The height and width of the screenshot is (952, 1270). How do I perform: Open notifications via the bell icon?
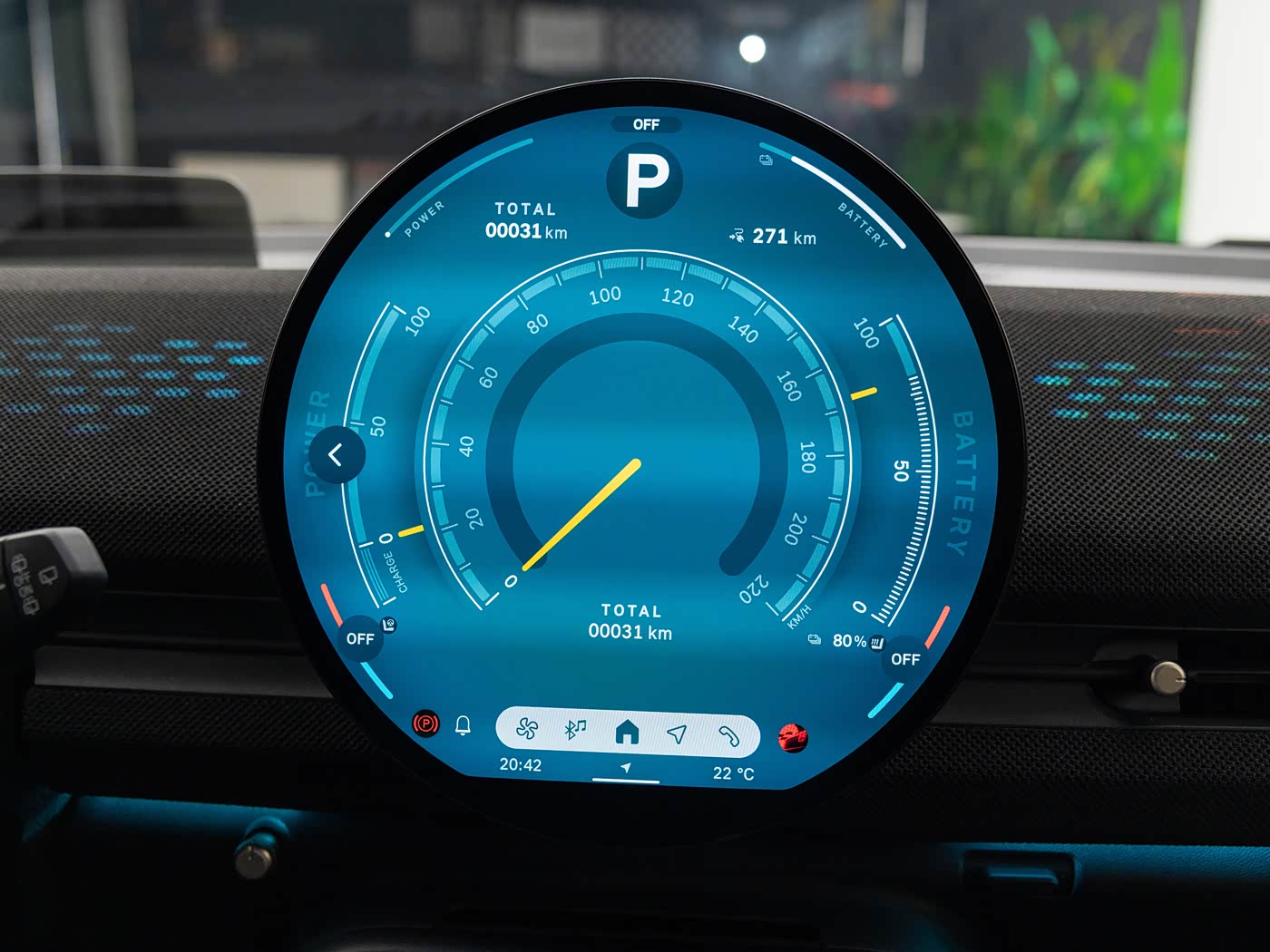click(x=463, y=725)
